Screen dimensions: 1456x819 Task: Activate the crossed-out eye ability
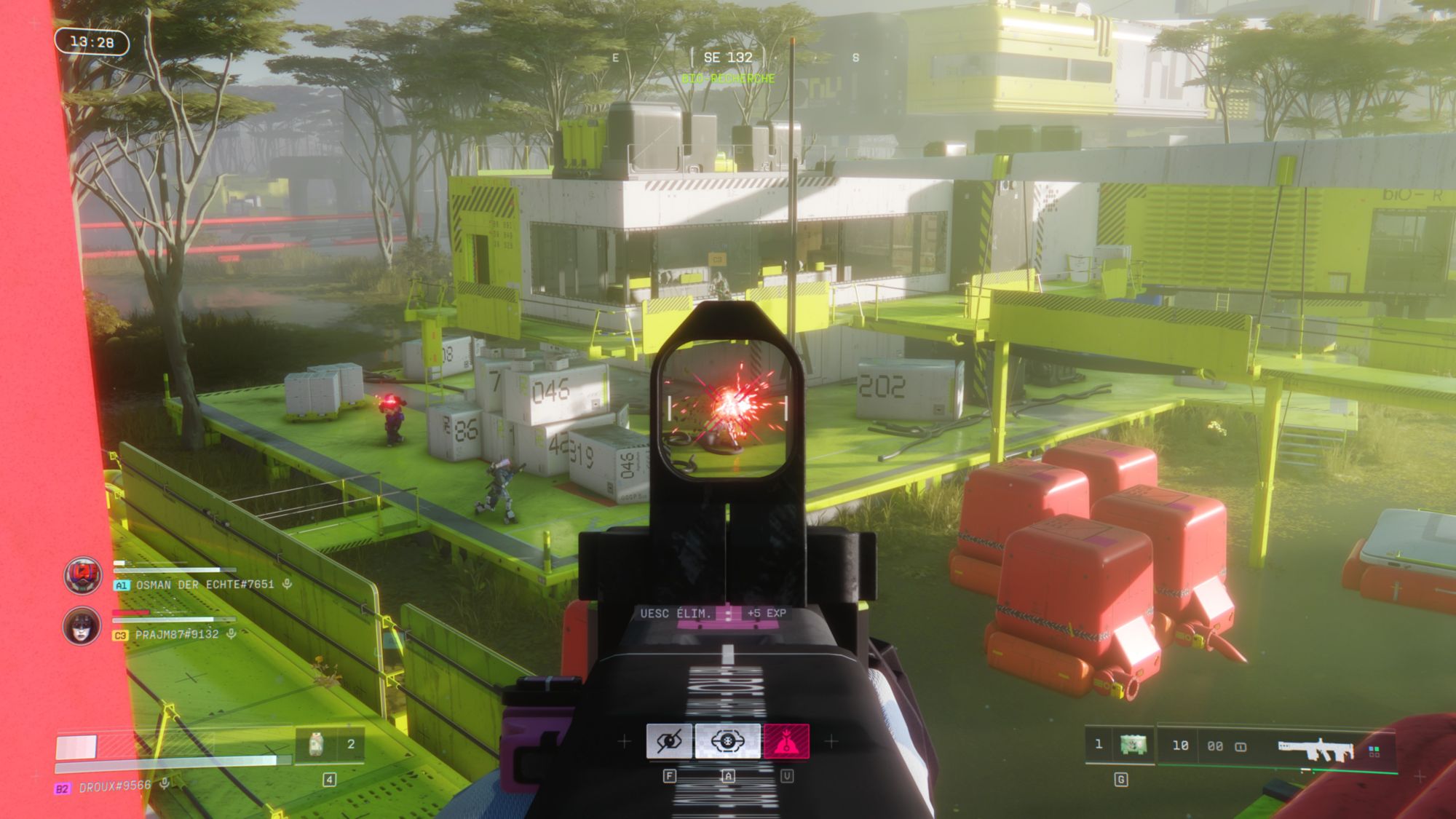pyautogui.click(x=669, y=741)
